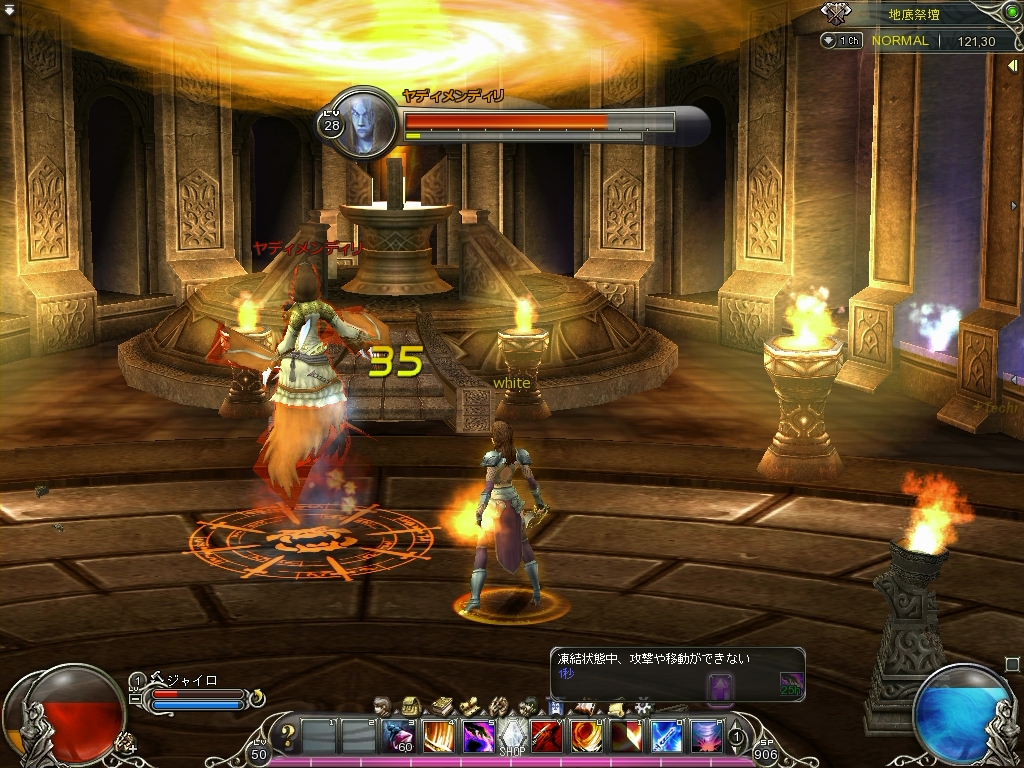Switch the hotbar page number arrows

[737, 738]
